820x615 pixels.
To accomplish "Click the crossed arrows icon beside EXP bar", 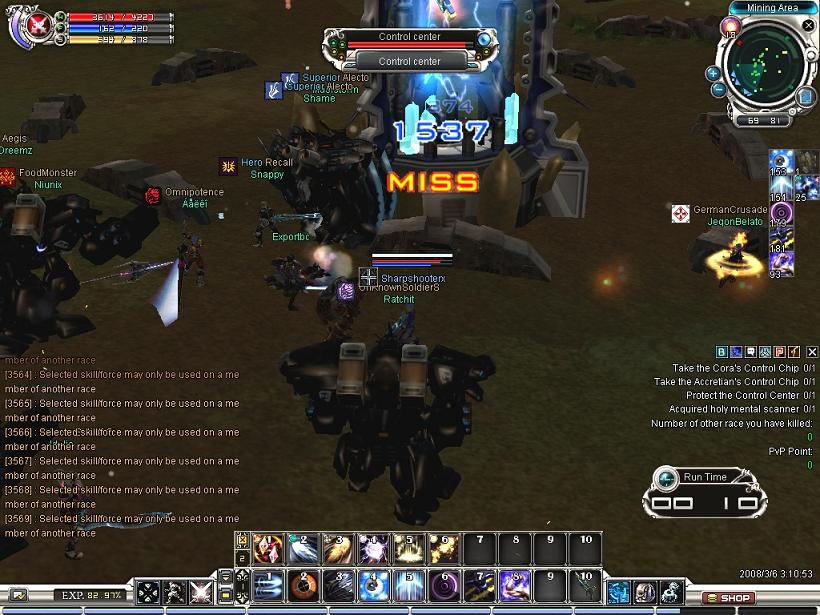I will tap(149, 592).
